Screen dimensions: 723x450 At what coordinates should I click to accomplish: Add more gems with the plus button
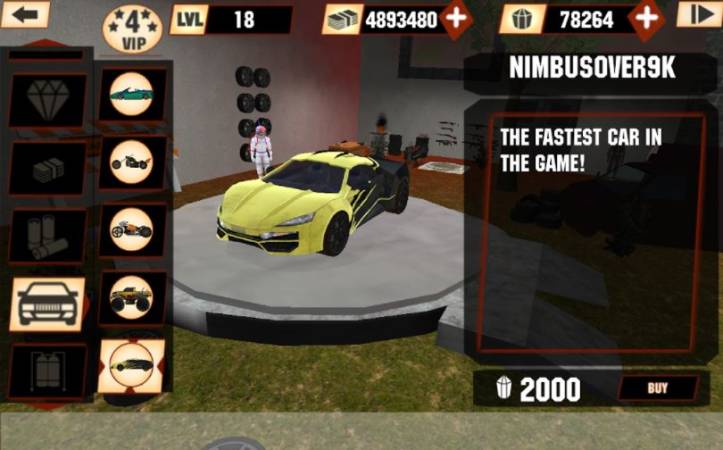coord(647,17)
